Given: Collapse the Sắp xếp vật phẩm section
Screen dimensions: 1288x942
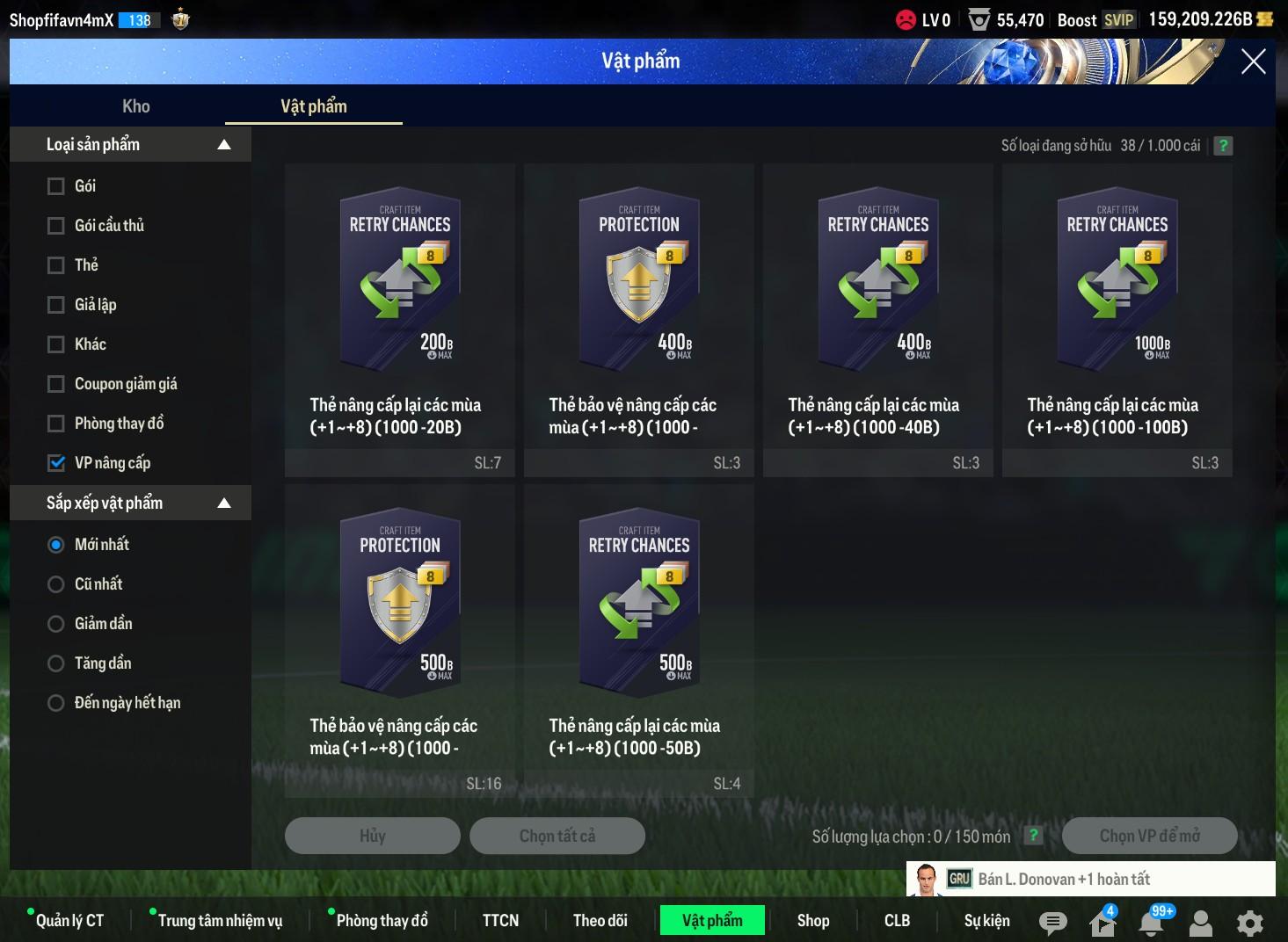Looking at the screenshot, I should pos(224,504).
